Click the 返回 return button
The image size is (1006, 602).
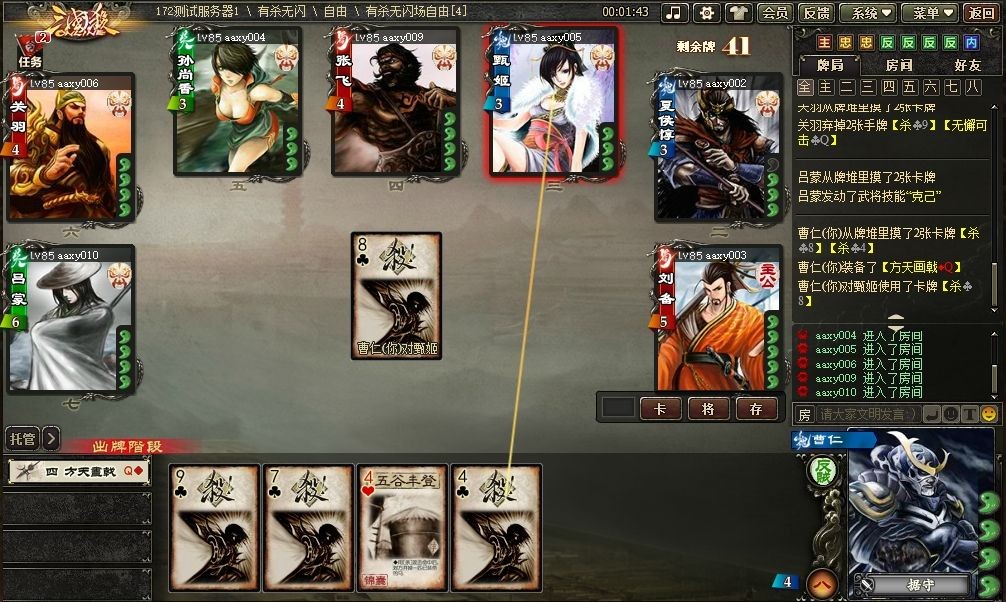coord(981,13)
